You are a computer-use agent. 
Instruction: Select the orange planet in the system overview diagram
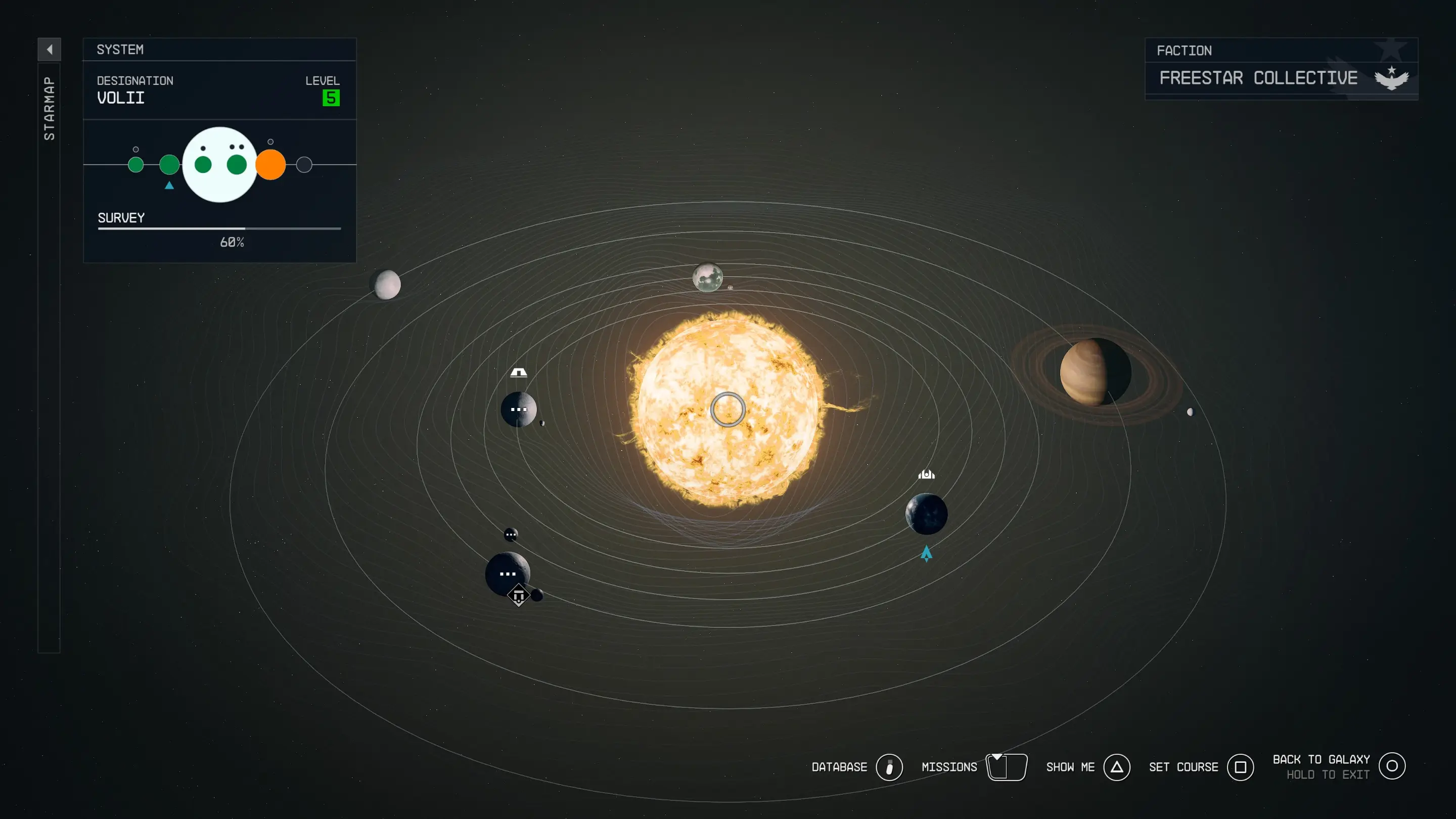270,164
